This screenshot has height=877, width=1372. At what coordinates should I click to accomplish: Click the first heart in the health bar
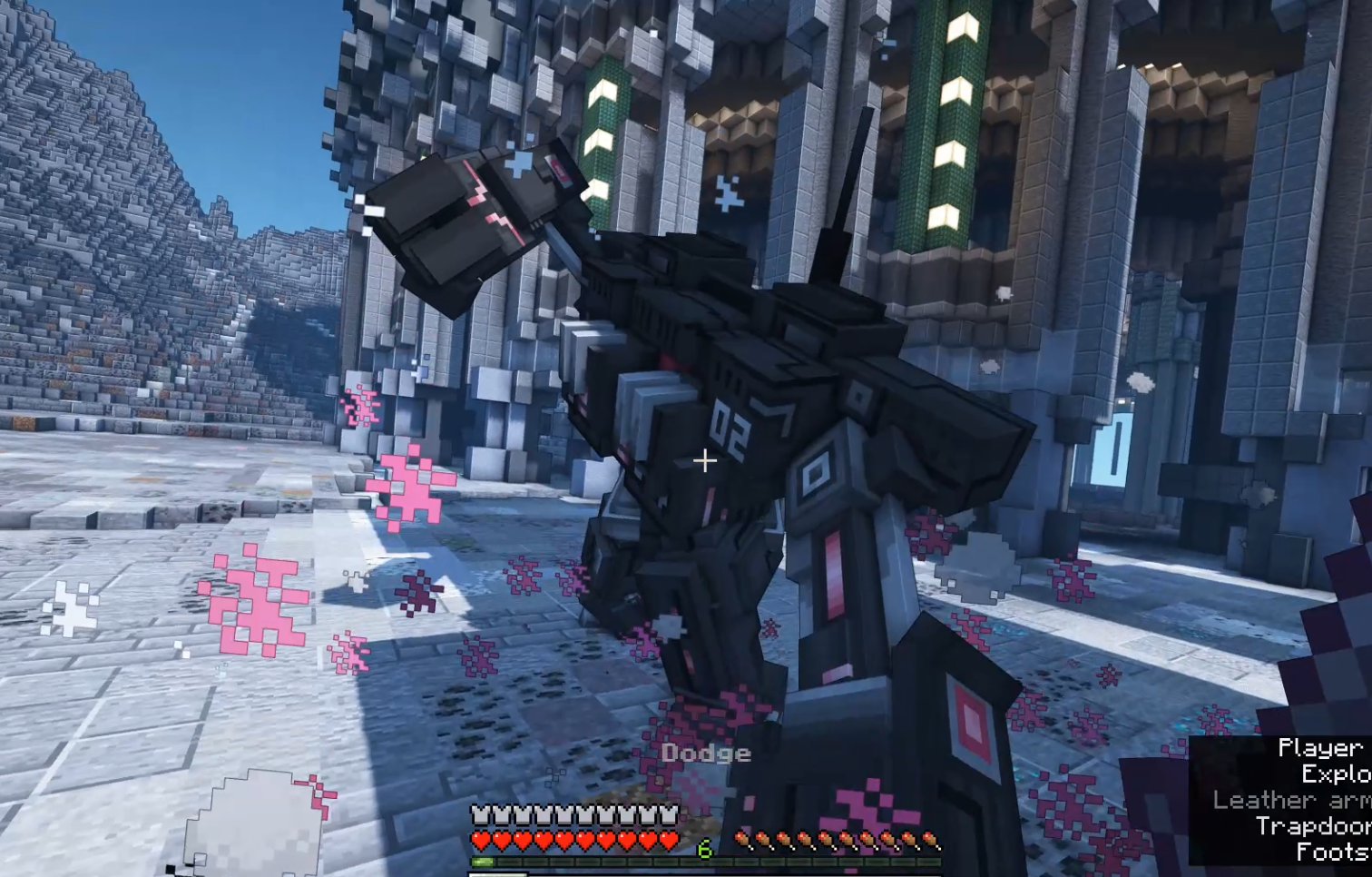click(482, 839)
